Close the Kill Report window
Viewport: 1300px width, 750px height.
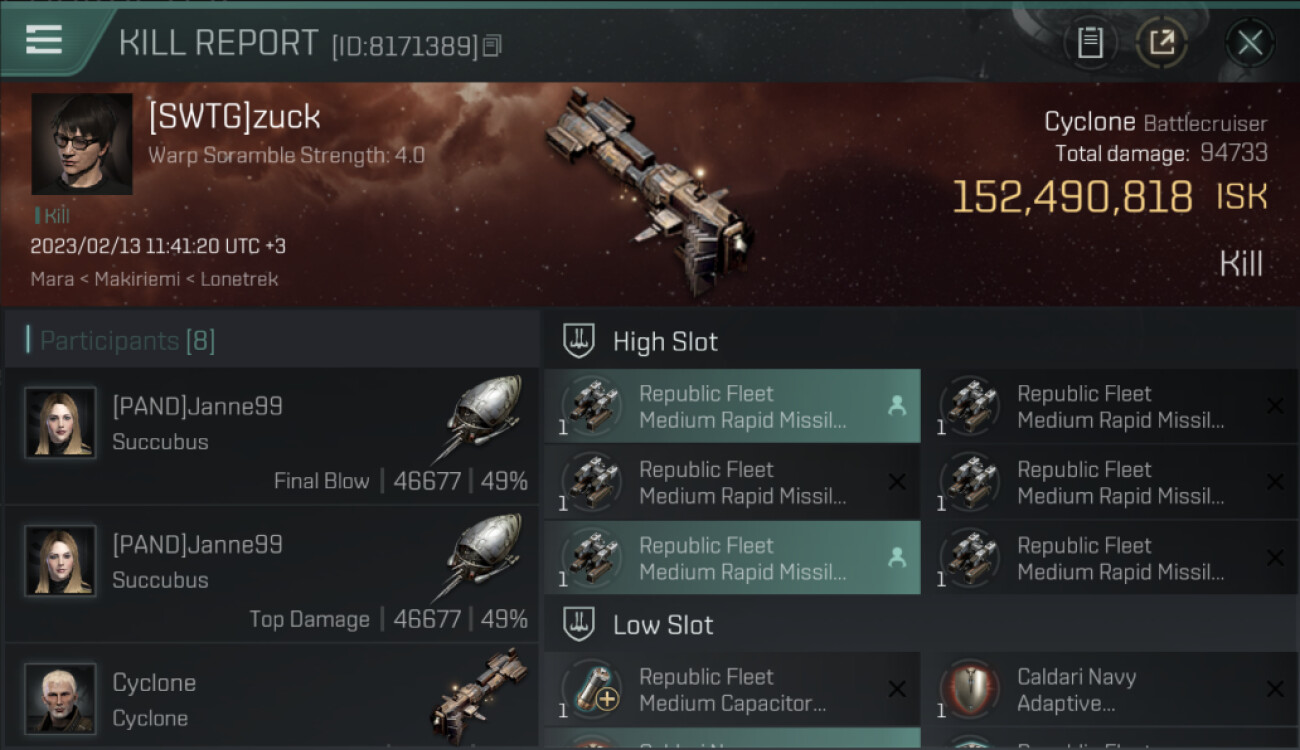coord(1249,42)
